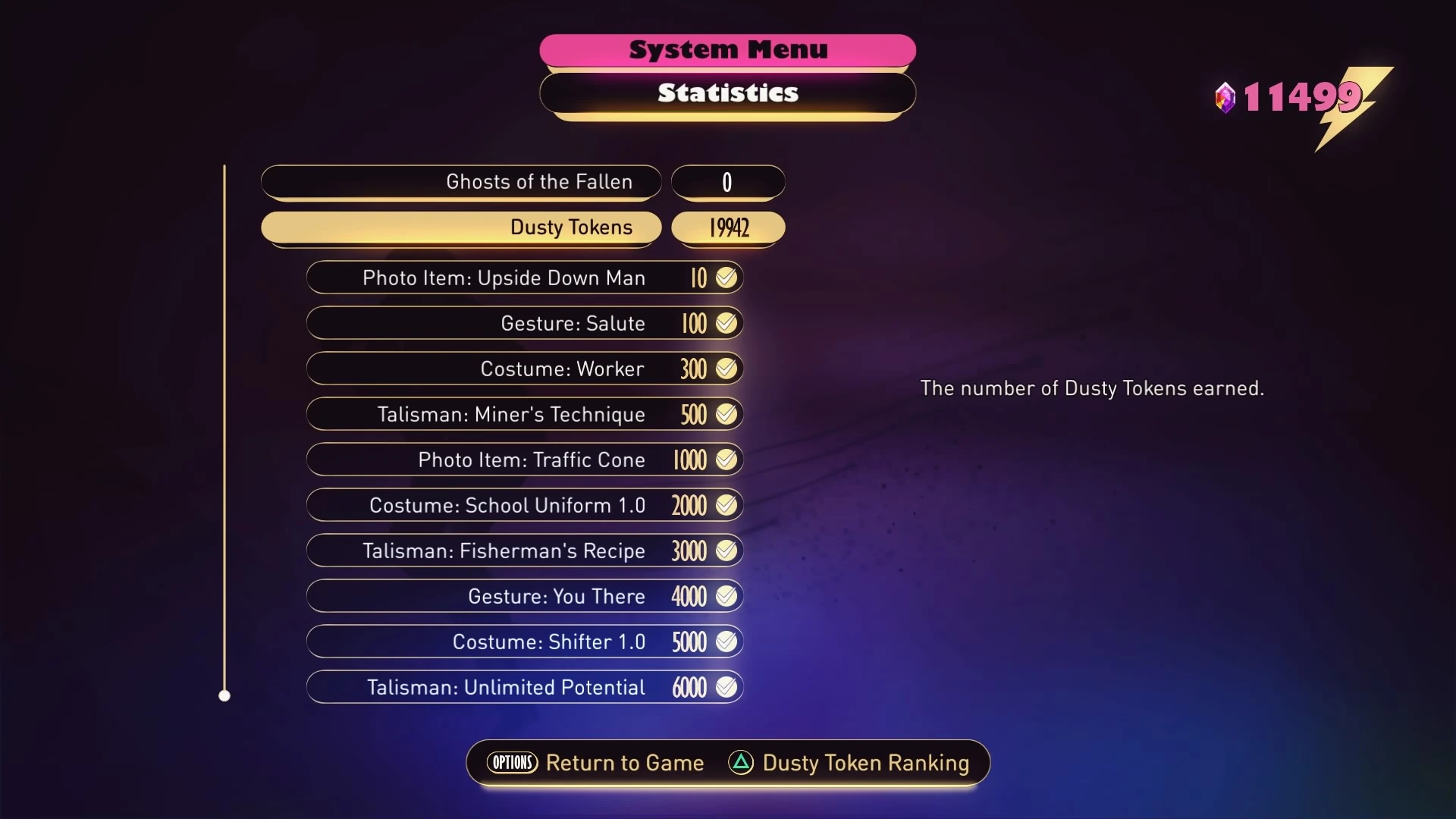The width and height of the screenshot is (1456, 819).
Task: Click the scrollbar handle at bottom left
Action: pos(225,695)
